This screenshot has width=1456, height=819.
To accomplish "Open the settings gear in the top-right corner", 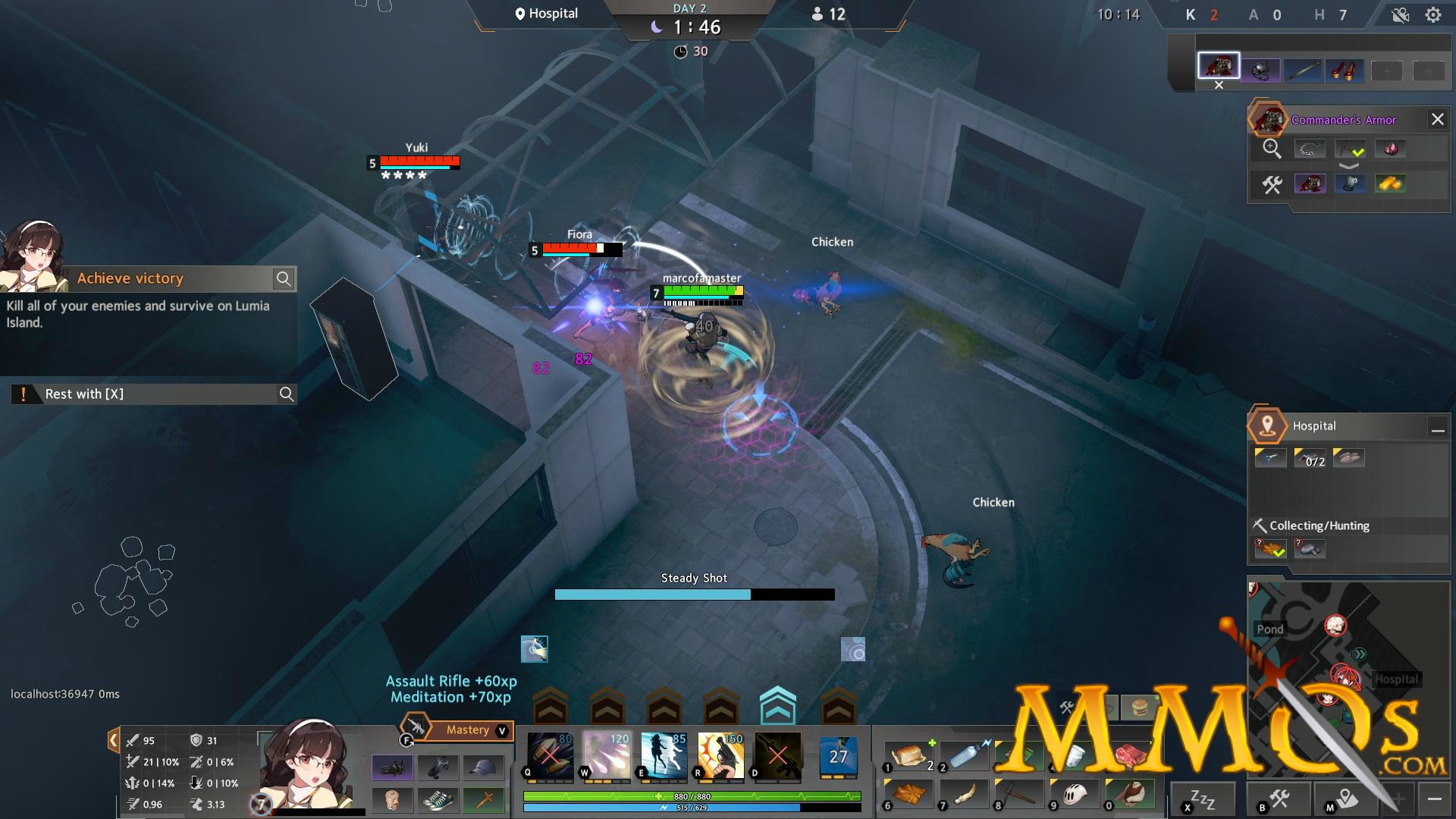I will [1432, 14].
